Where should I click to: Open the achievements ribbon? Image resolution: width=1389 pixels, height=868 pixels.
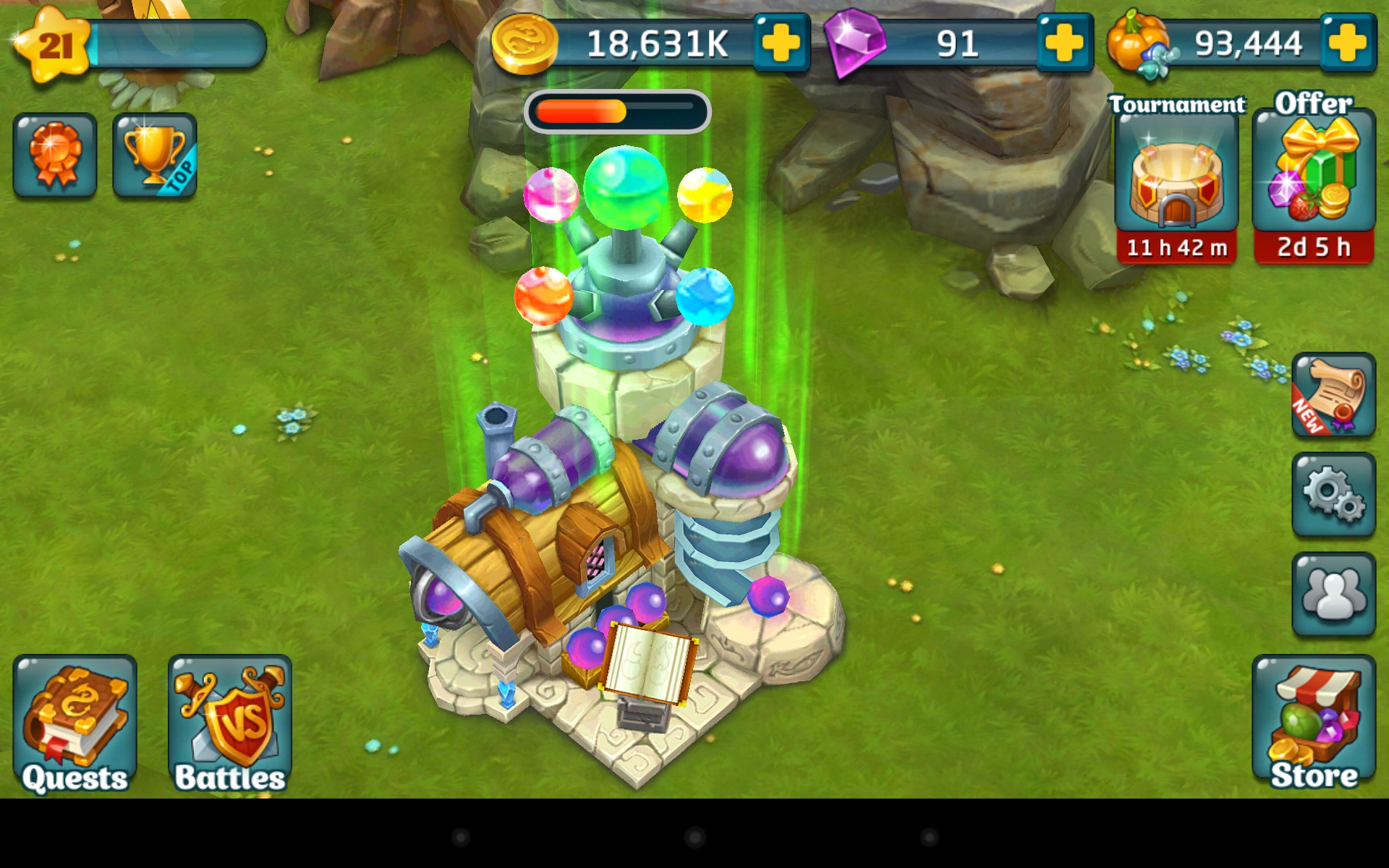tap(54, 154)
